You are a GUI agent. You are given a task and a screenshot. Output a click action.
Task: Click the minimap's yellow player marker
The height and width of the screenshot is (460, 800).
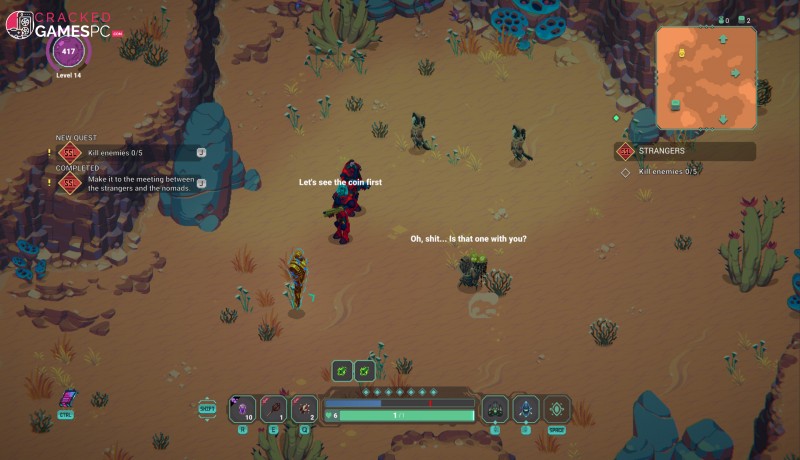pyautogui.click(x=682, y=52)
